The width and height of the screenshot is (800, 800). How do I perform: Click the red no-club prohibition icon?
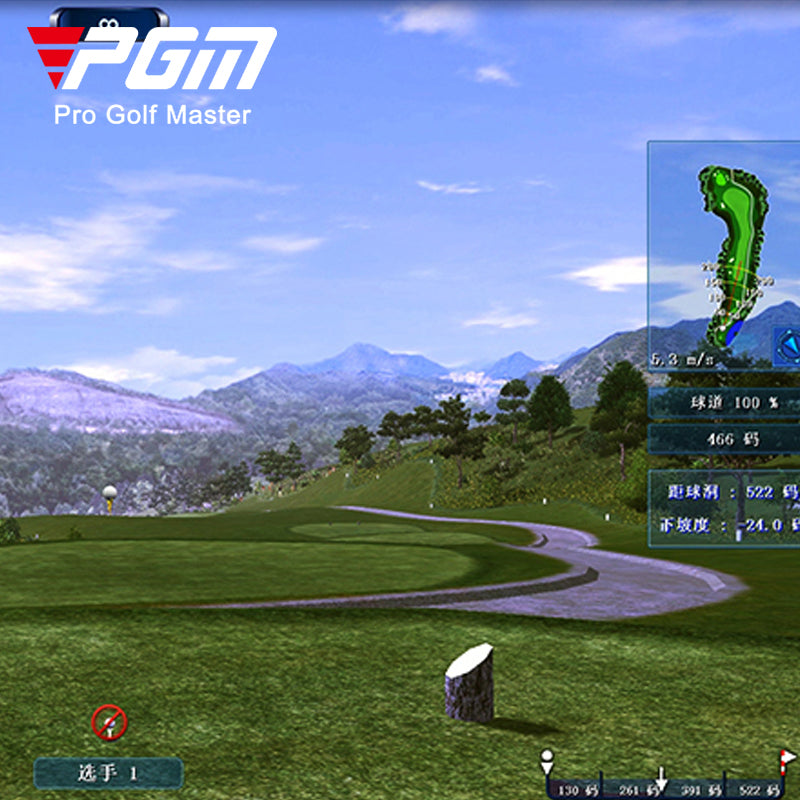point(108,722)
